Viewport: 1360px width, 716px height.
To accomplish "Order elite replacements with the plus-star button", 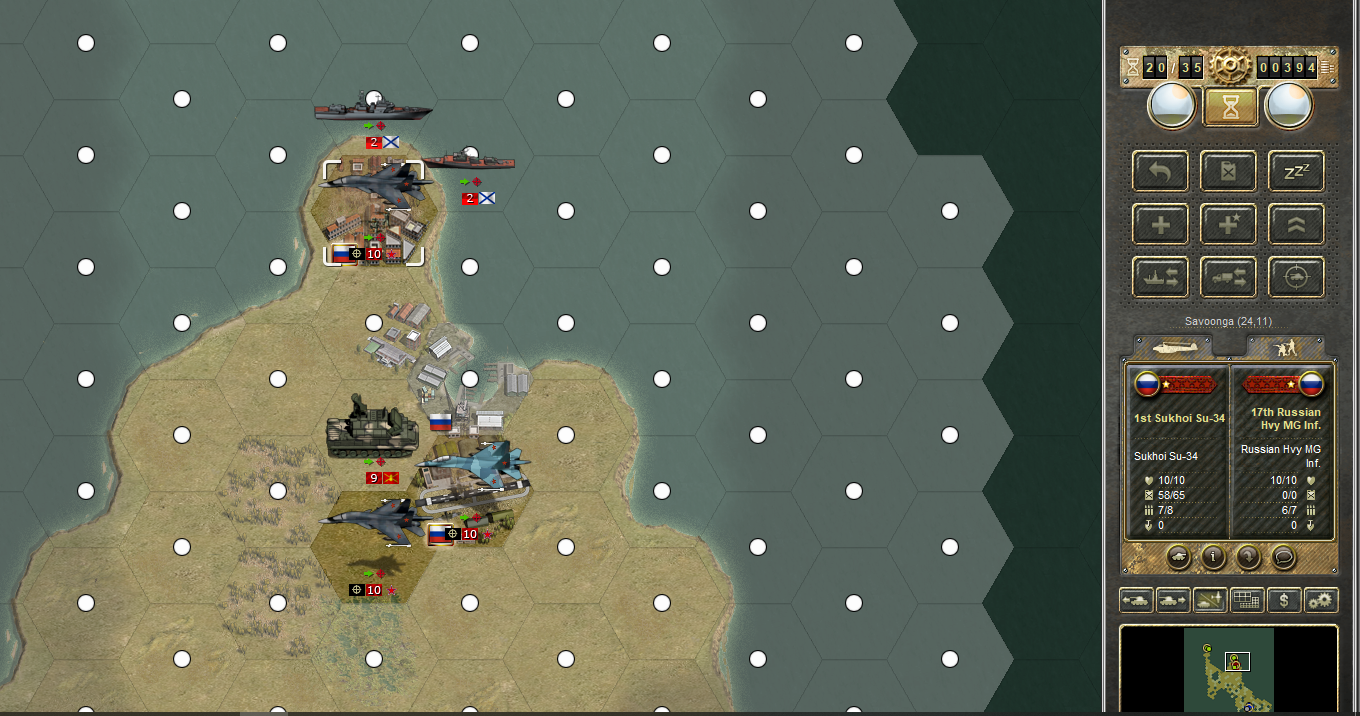I will click(x=1229, y=224).
